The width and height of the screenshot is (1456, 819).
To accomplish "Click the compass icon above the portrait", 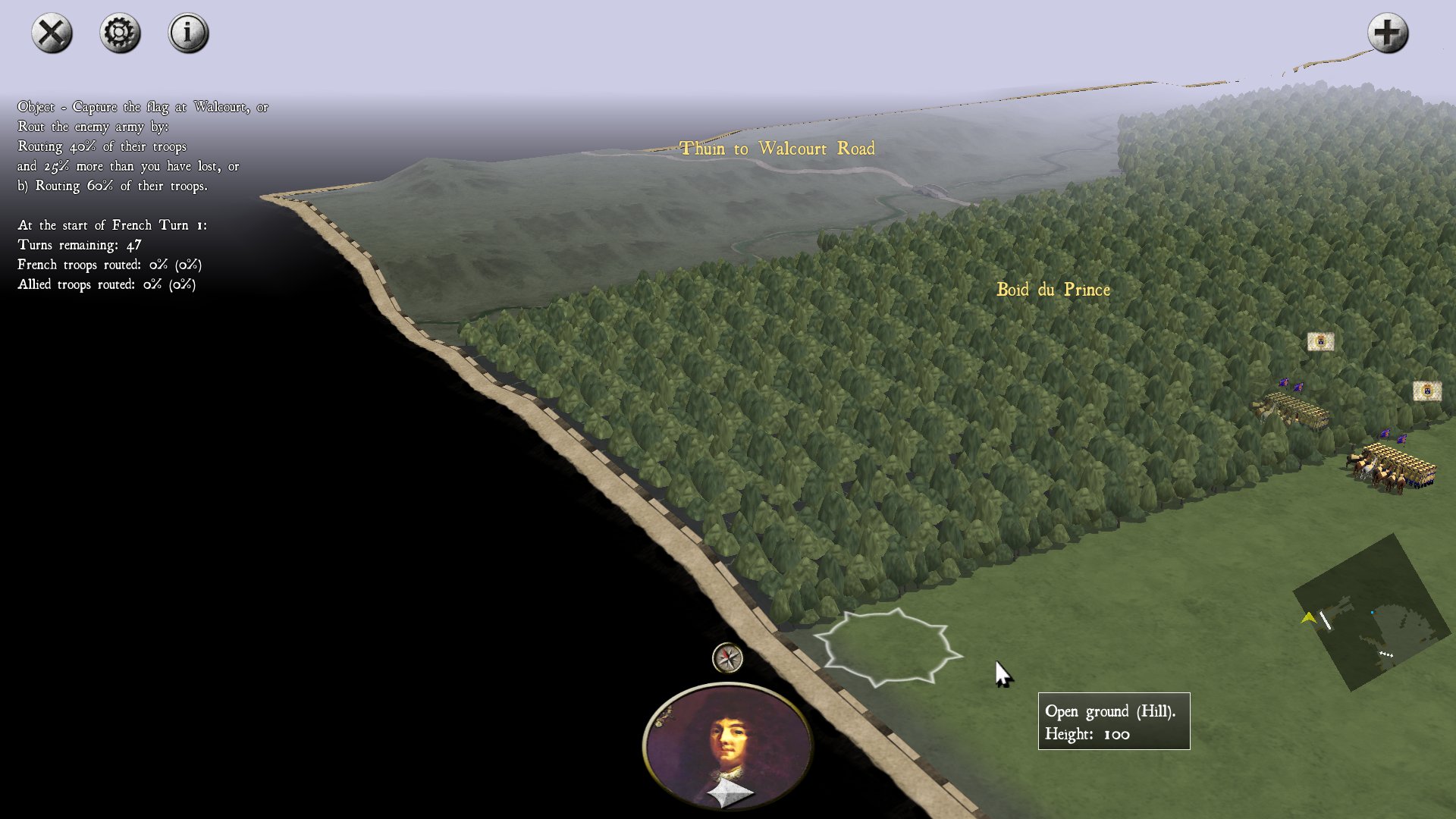I will [x=728, y=658].
